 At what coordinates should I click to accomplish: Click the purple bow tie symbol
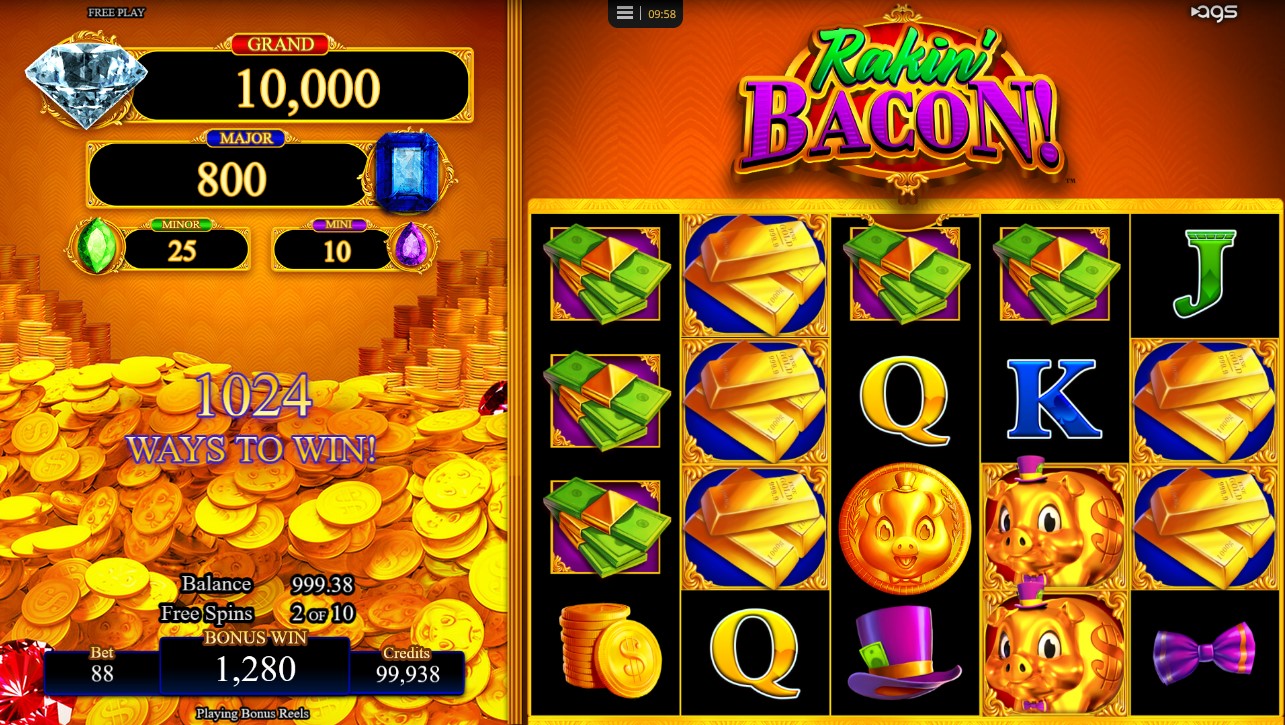[1204, 652]
